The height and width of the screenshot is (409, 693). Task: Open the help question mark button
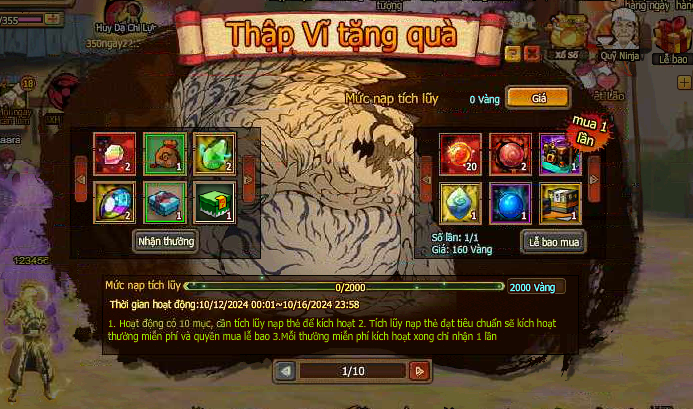coord(513,53)
